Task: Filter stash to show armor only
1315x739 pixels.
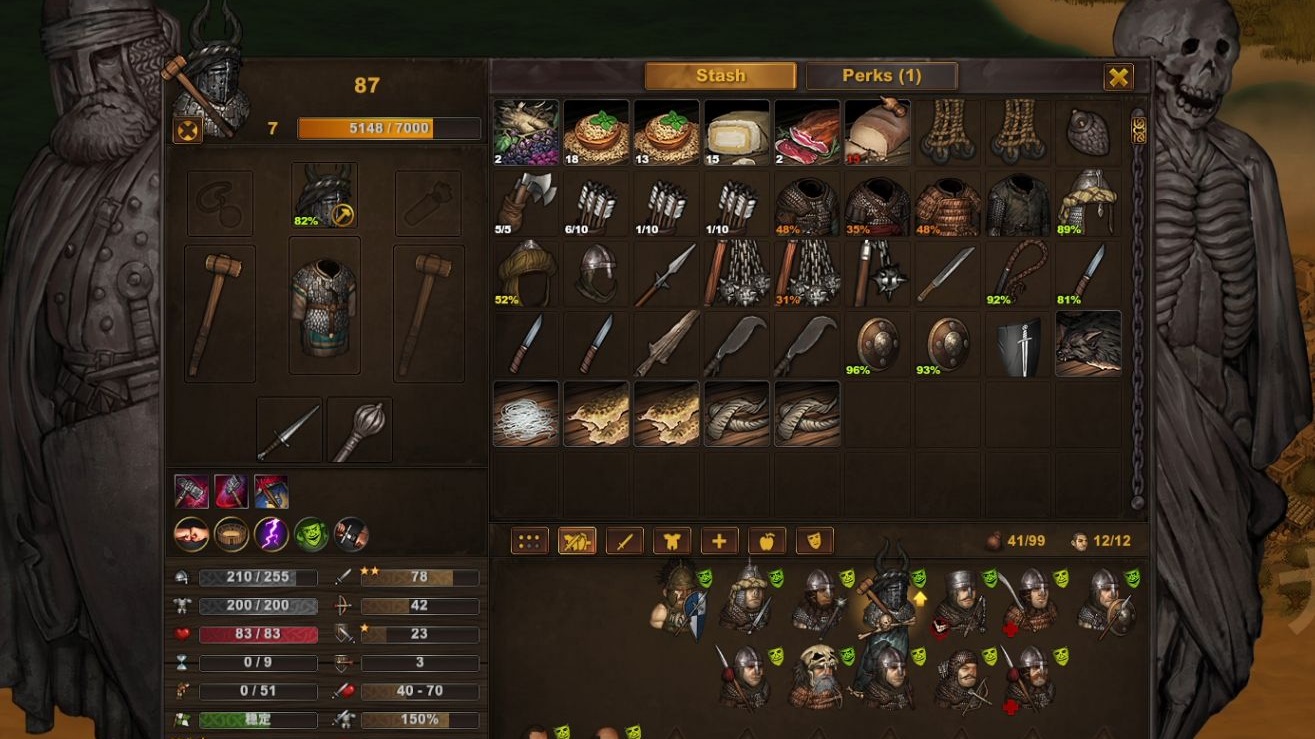Action: click(672, 541)
